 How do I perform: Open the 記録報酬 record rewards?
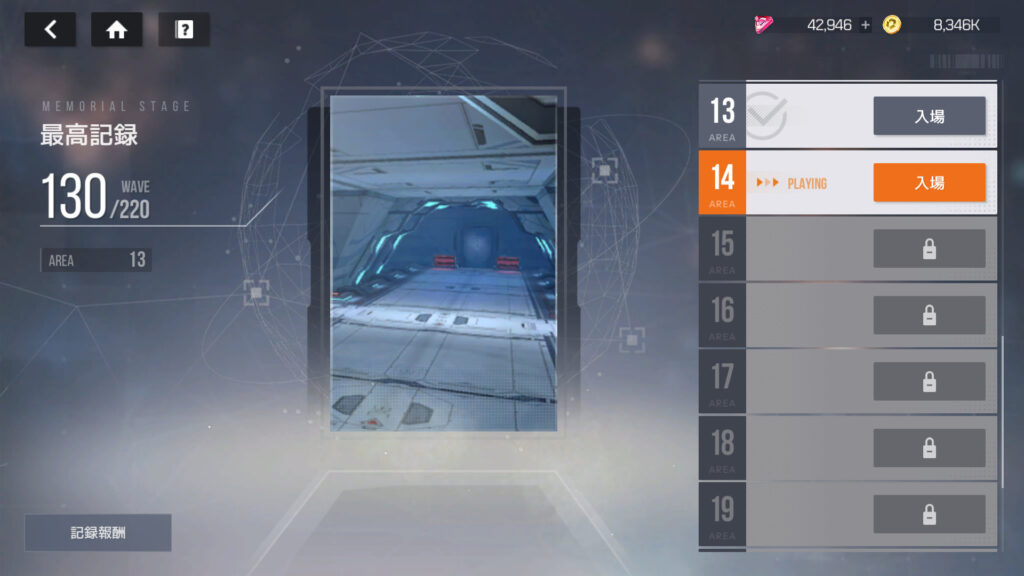(x=98, y=533)
